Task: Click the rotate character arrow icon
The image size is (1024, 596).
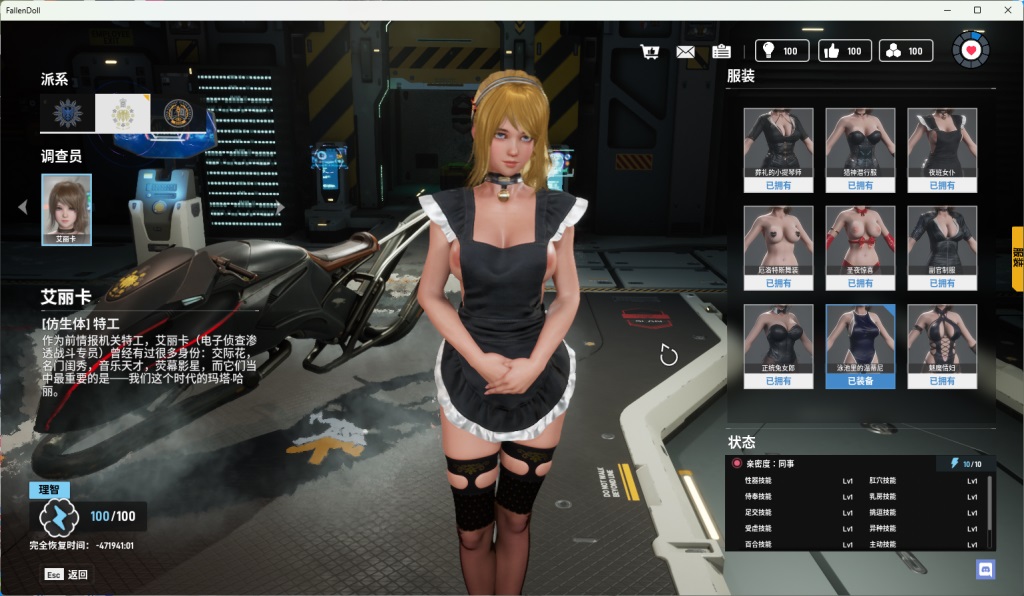Action: (x=669, y=355)
